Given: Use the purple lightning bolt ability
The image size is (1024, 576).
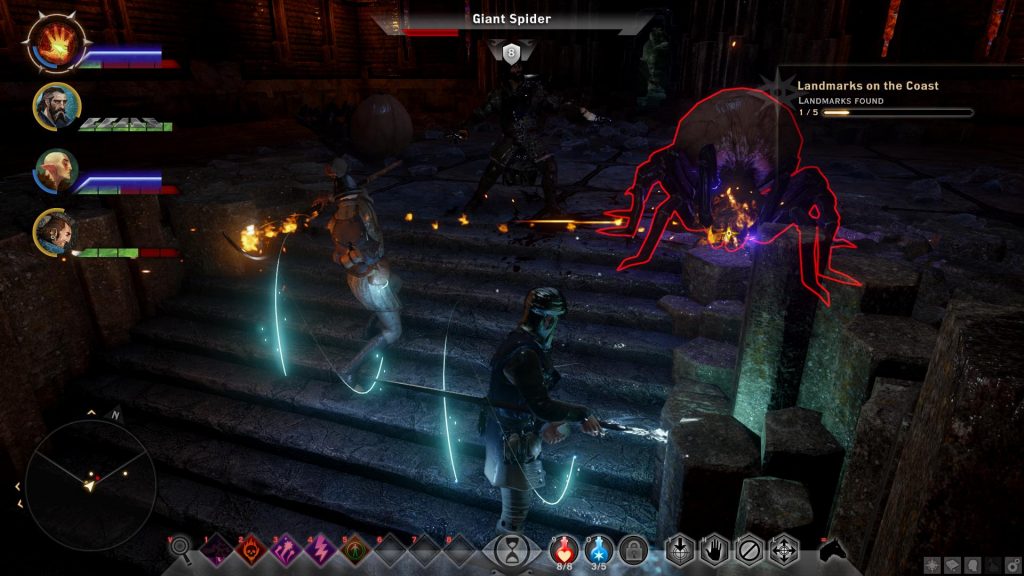Looking at the screenshot, I should coord(319,550).
